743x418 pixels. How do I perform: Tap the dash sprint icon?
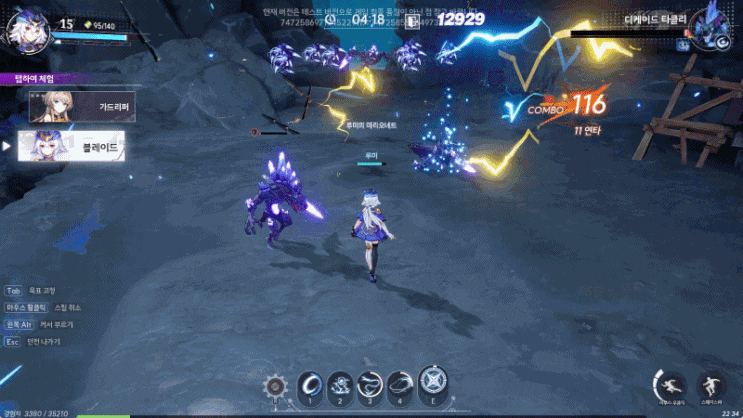(669, 384)
